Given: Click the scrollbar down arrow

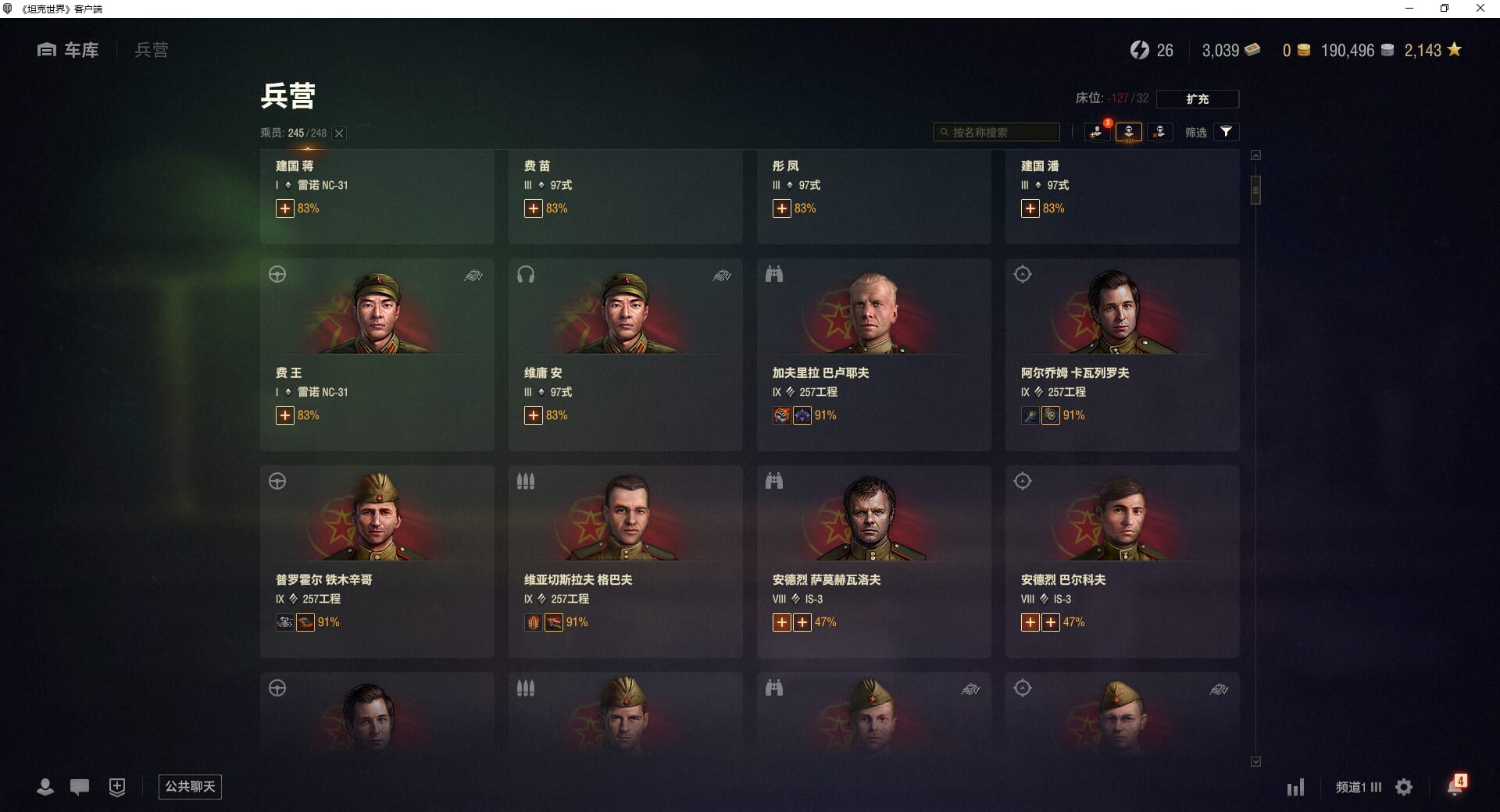Looking at the screenshot, I should (x=1255, y=761).
